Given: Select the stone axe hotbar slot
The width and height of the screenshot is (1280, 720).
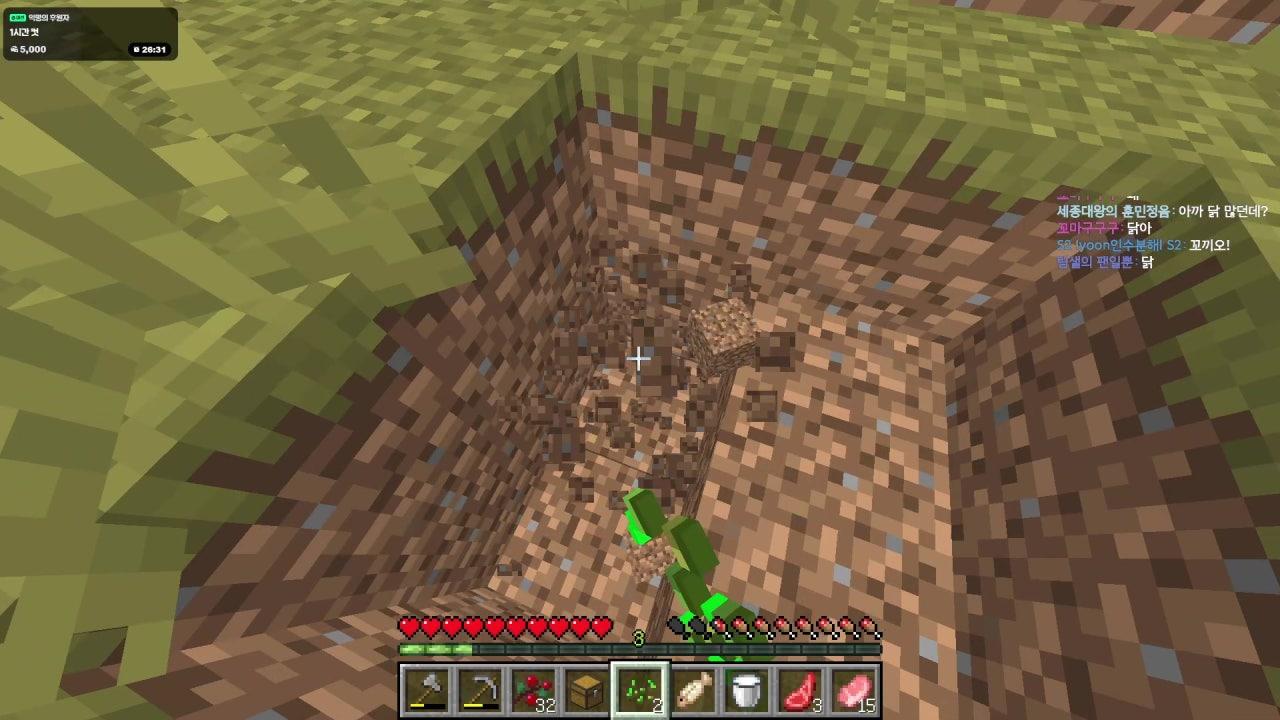Looking at the screenshot, I should click(x=425, y=690).
